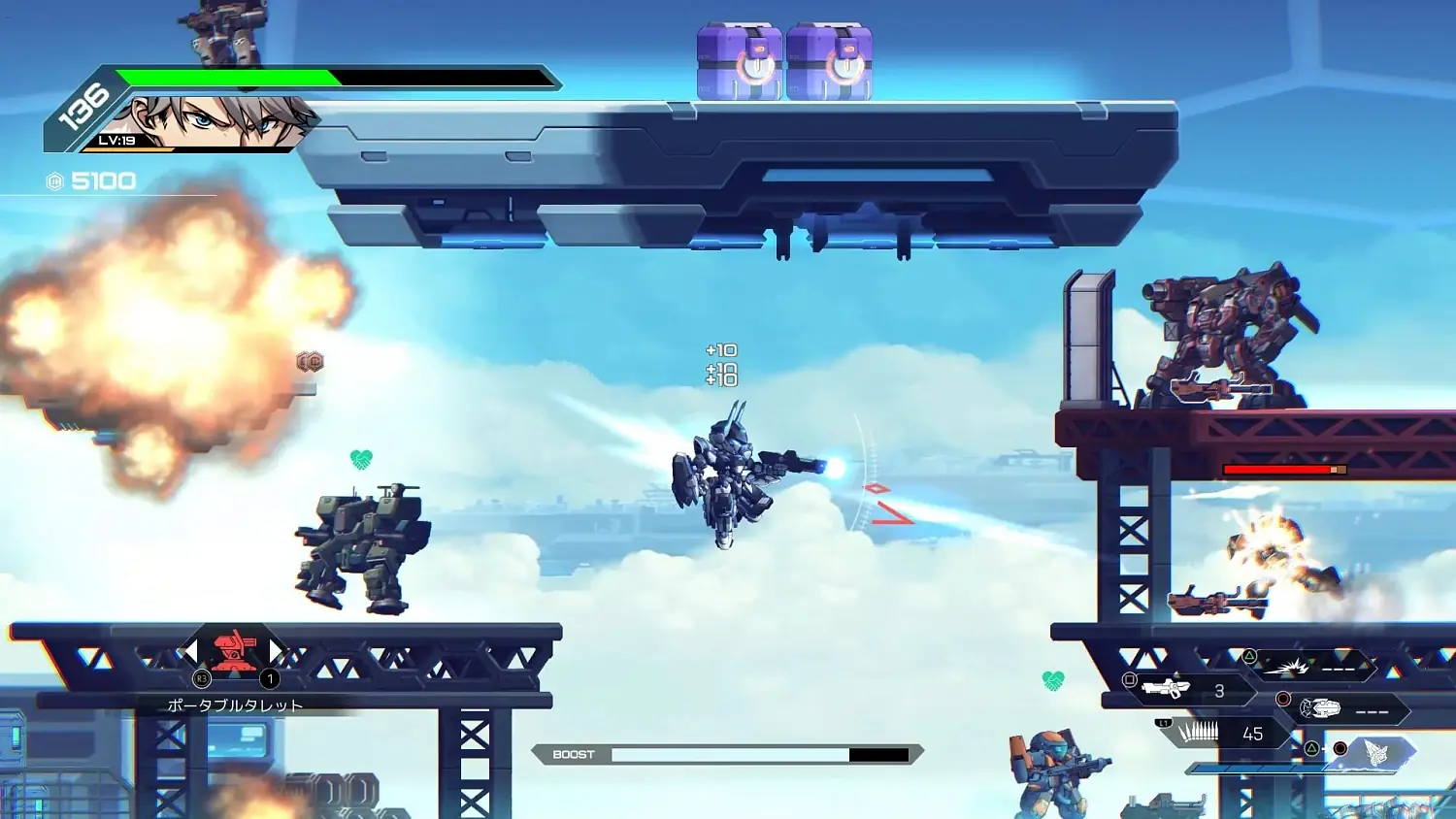1456x819 pixels.
Task: Toggle the Triangle button prompt on the slash skill
Action: 1250,656
